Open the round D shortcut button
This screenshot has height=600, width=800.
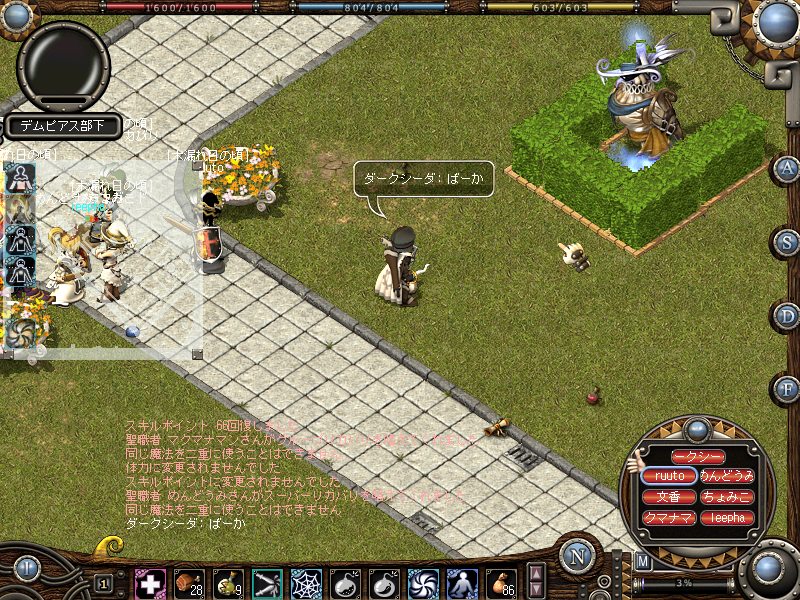coord(786,316)
